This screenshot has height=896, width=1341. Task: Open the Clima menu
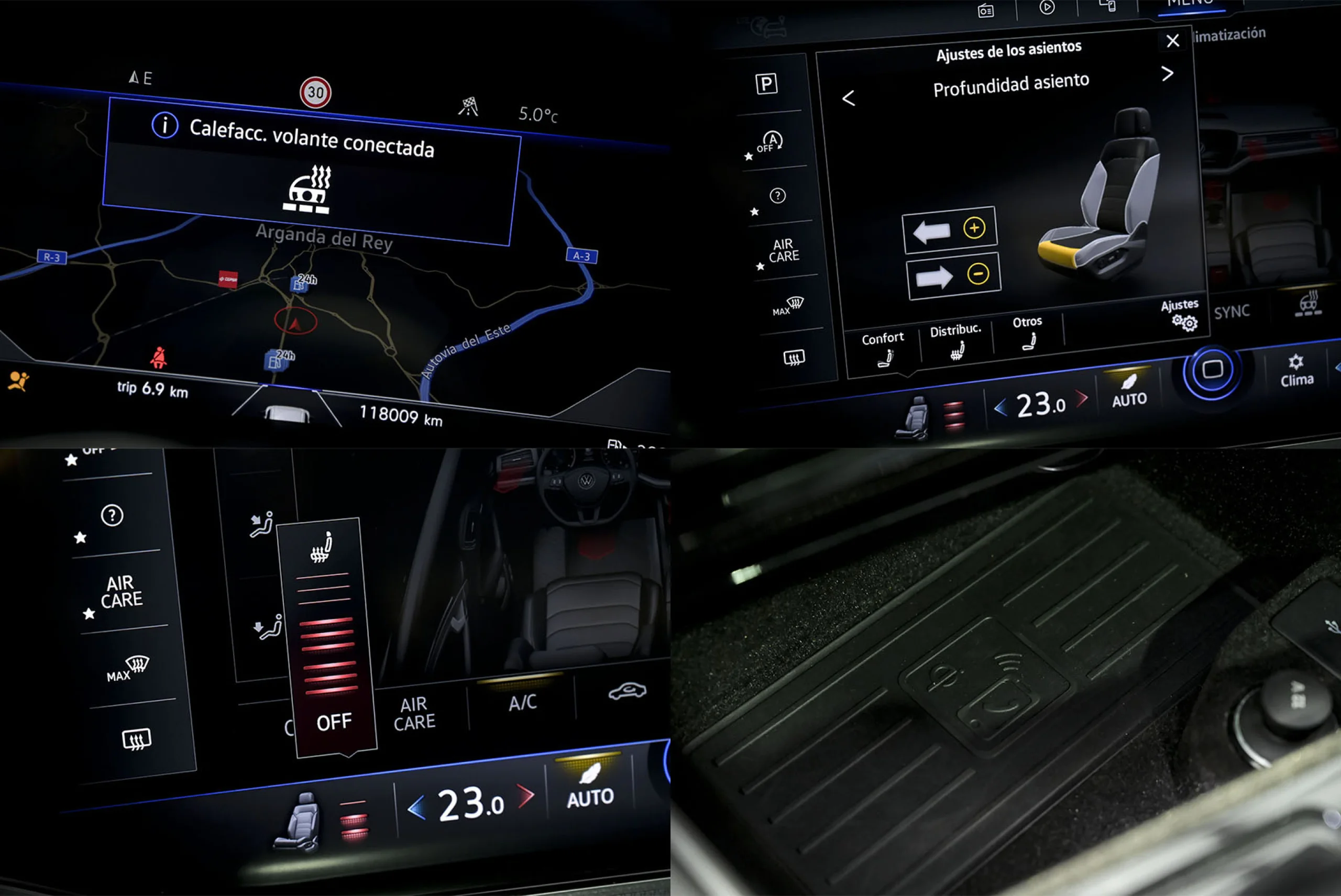point(1296,371)
